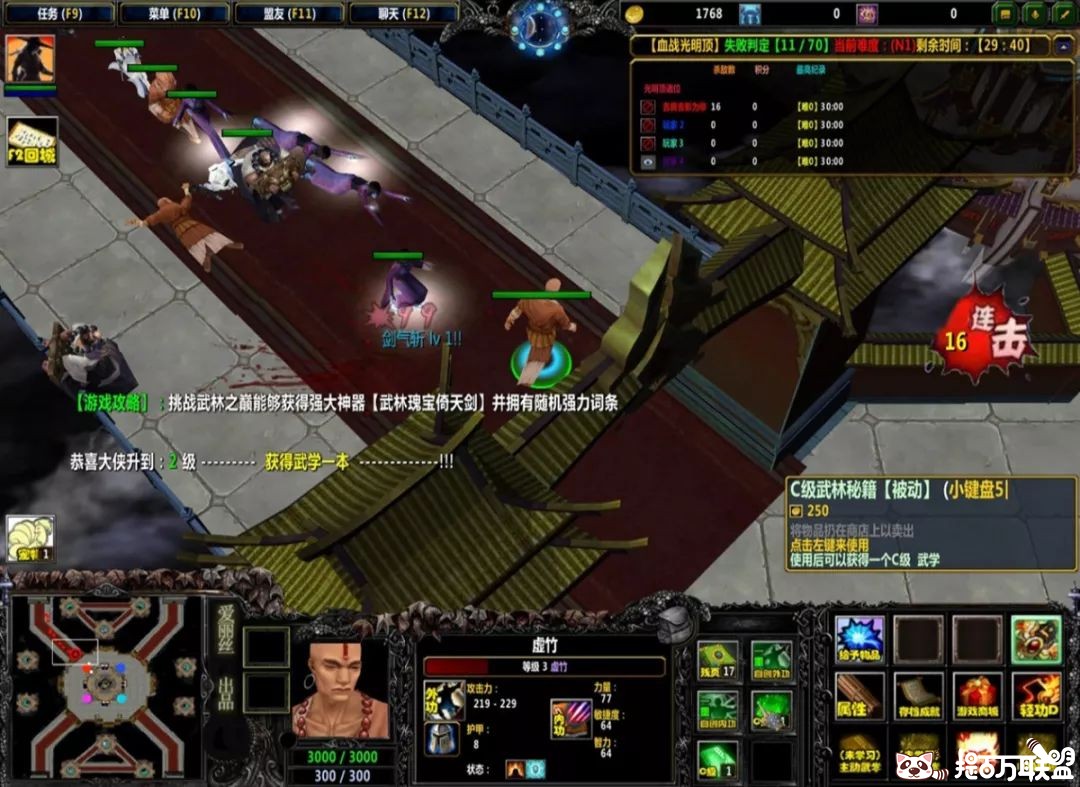Screen dimensions: 1080x787
Task: Select the hero portrait icon at top-left
Action: [x=29, y=60]
